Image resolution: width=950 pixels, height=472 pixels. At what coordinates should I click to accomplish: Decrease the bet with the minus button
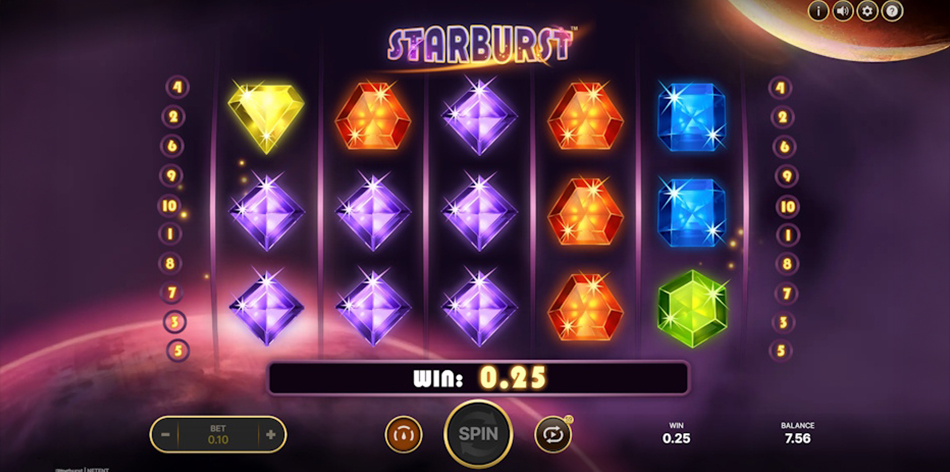(167, 434)
